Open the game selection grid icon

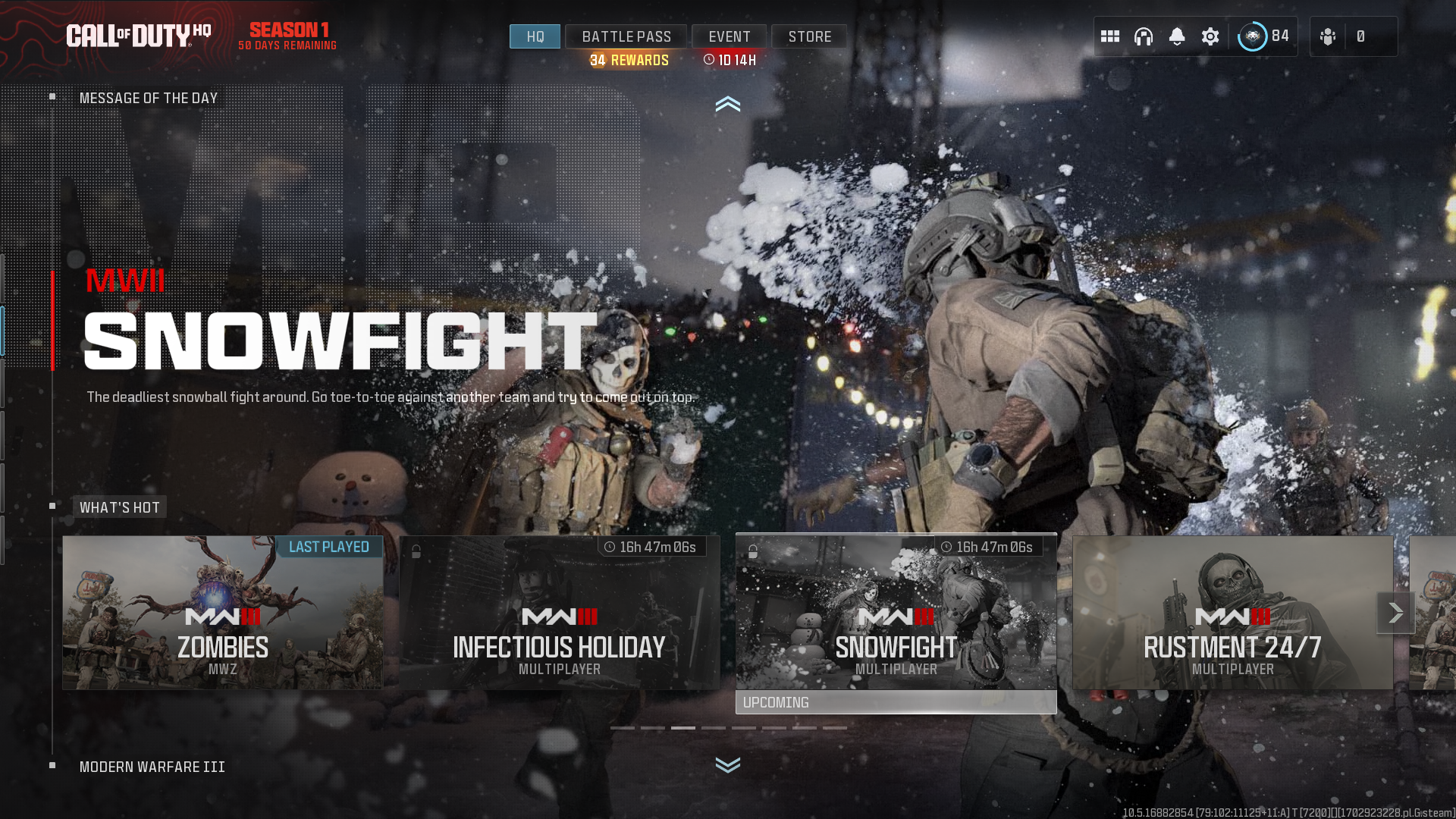pyautogui.click(x=1109, y=36)
